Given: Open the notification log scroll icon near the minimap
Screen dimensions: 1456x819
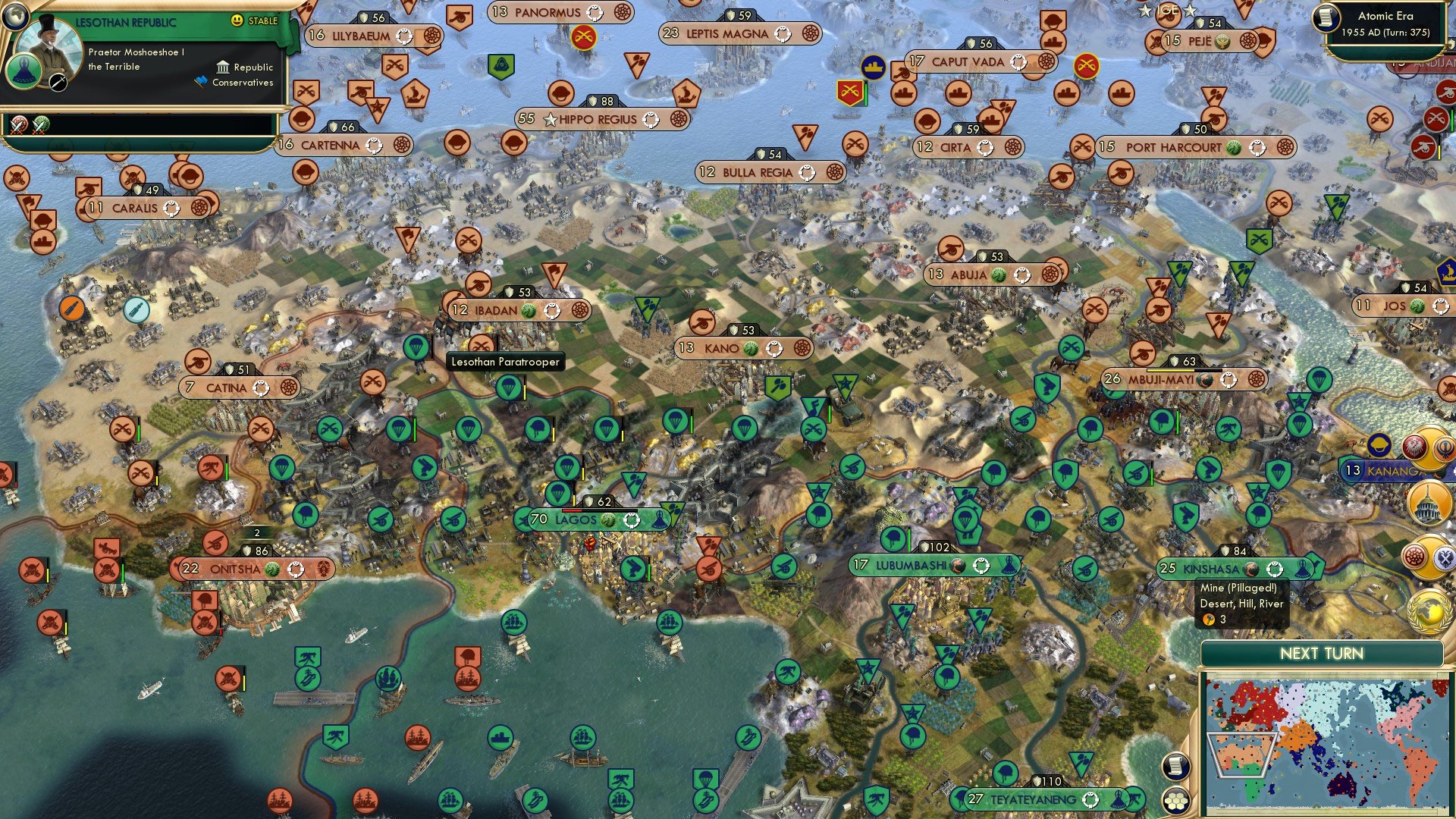Looking at the screenshot, I should coord(1177,767).
